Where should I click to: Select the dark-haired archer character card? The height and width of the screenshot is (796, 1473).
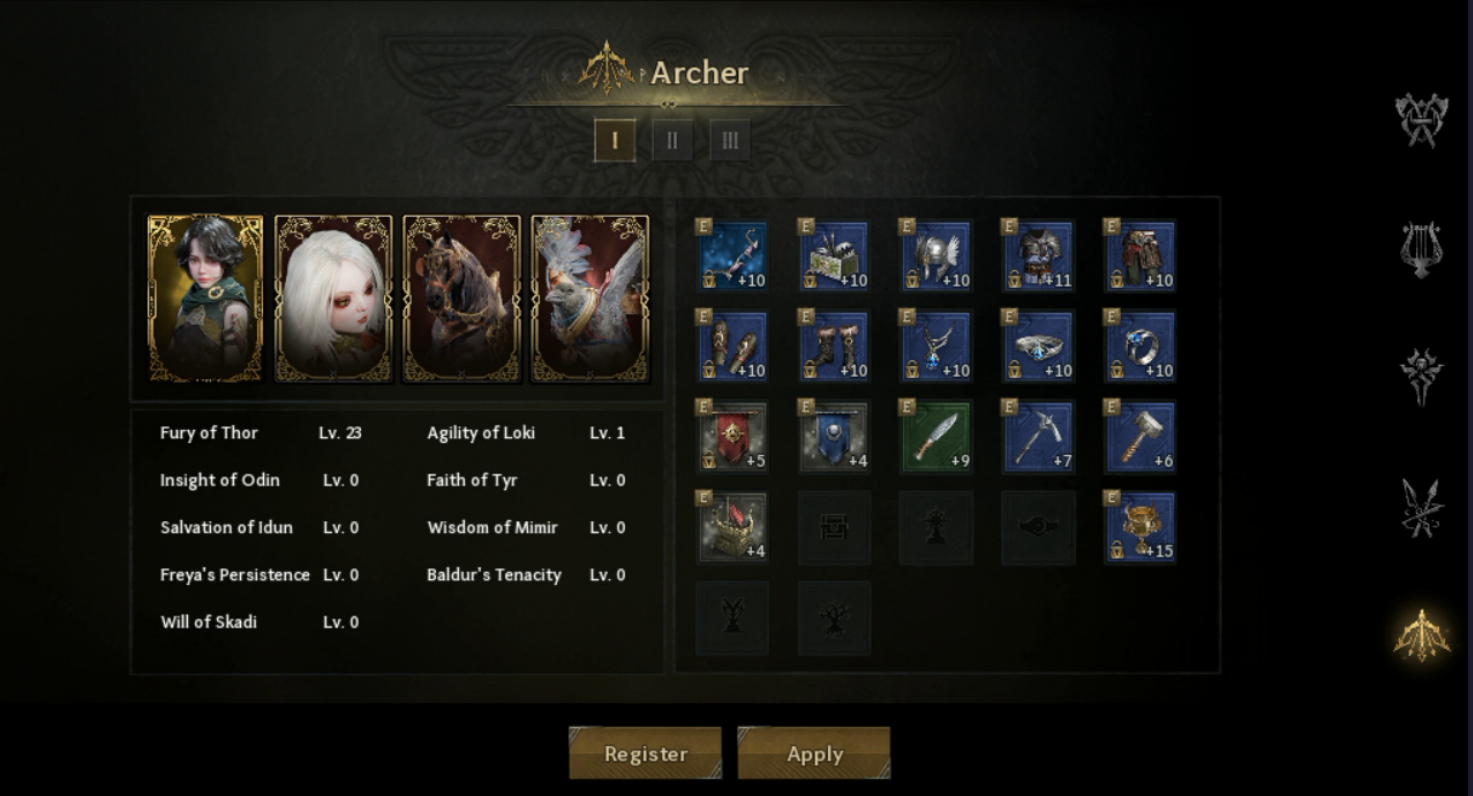point(206,298)
